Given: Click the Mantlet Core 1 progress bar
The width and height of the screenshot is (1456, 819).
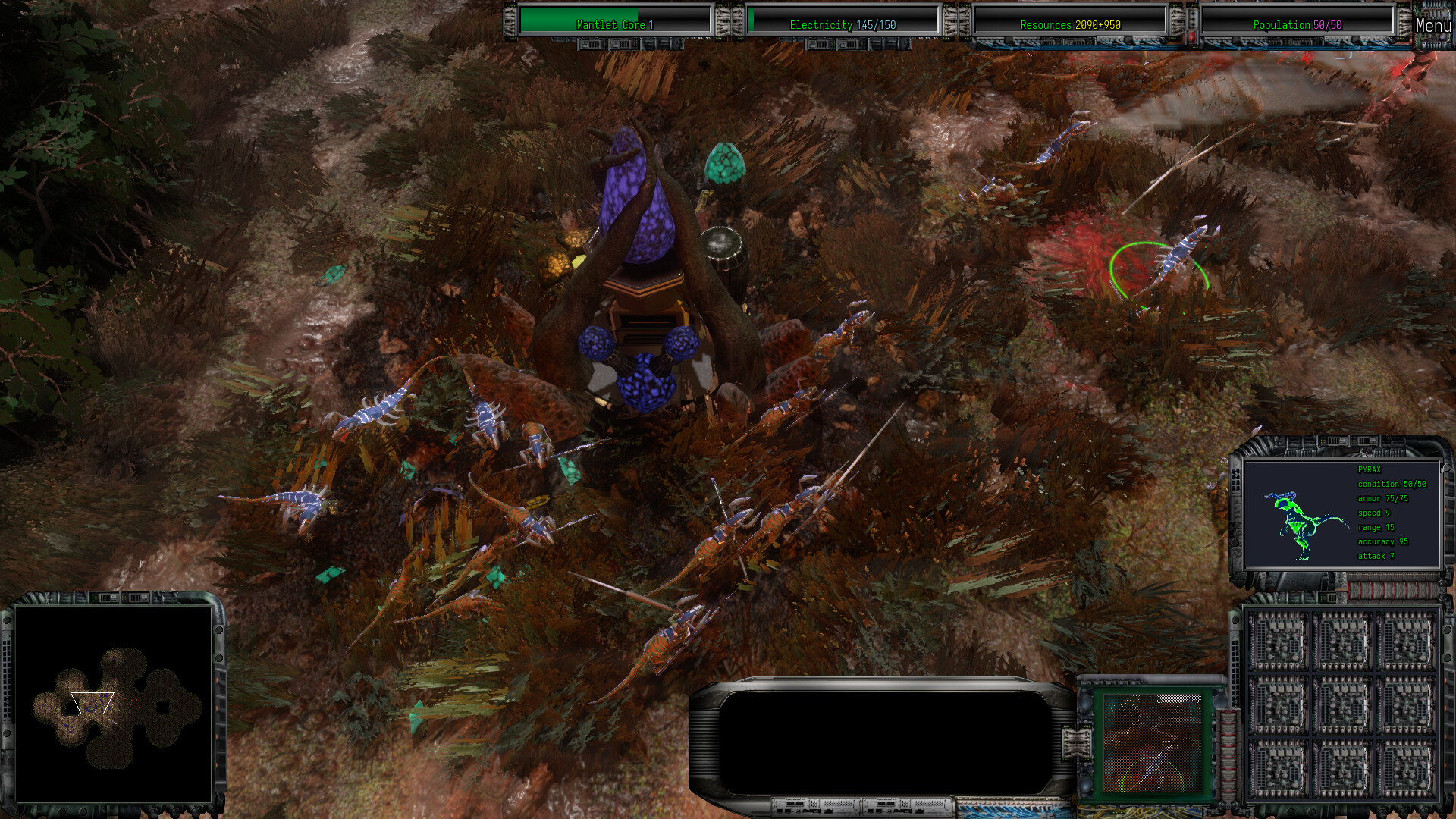Looking at the screenshot, I should click(614, 24).
